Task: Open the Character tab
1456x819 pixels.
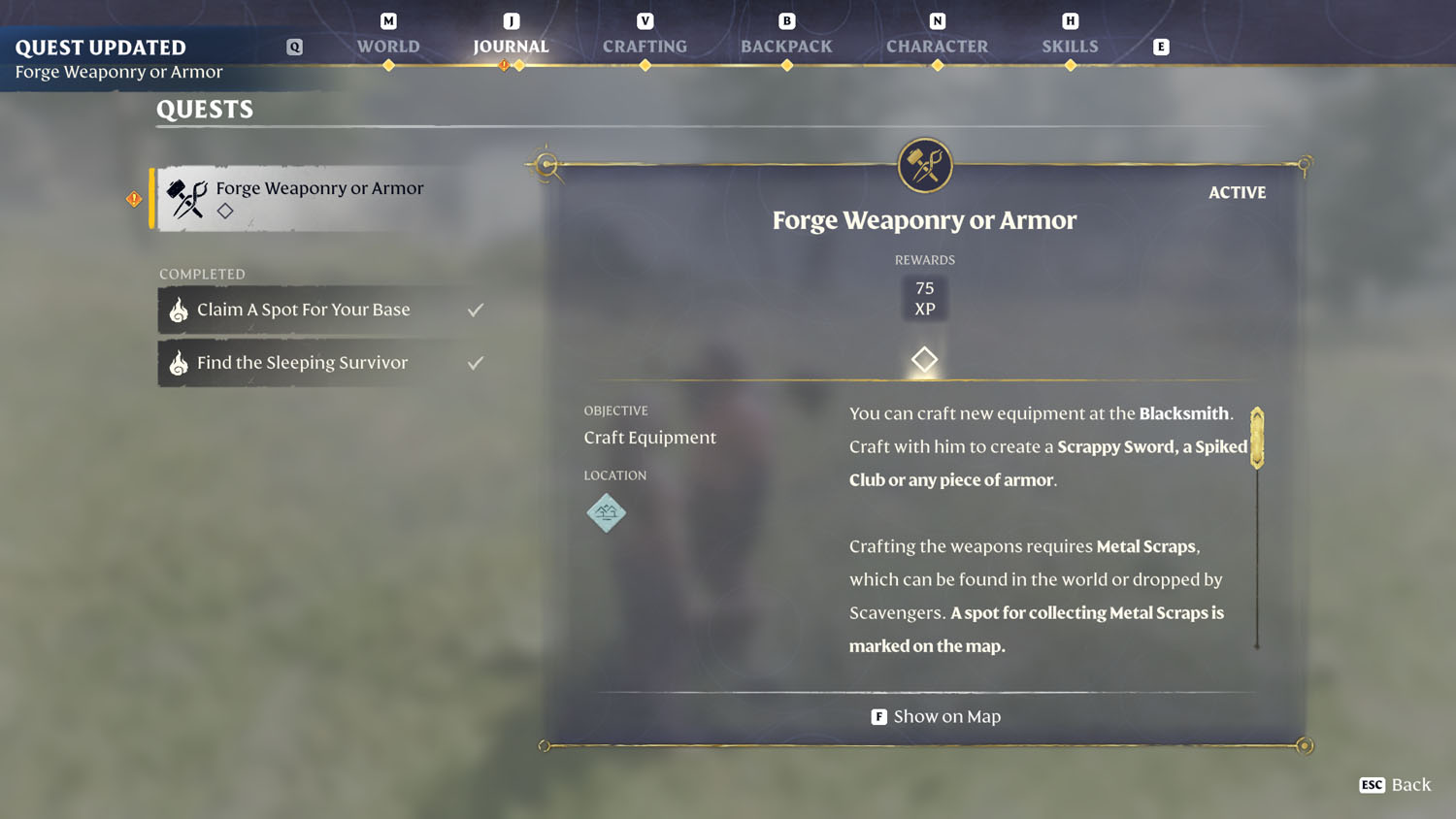Action: (937, 46)
